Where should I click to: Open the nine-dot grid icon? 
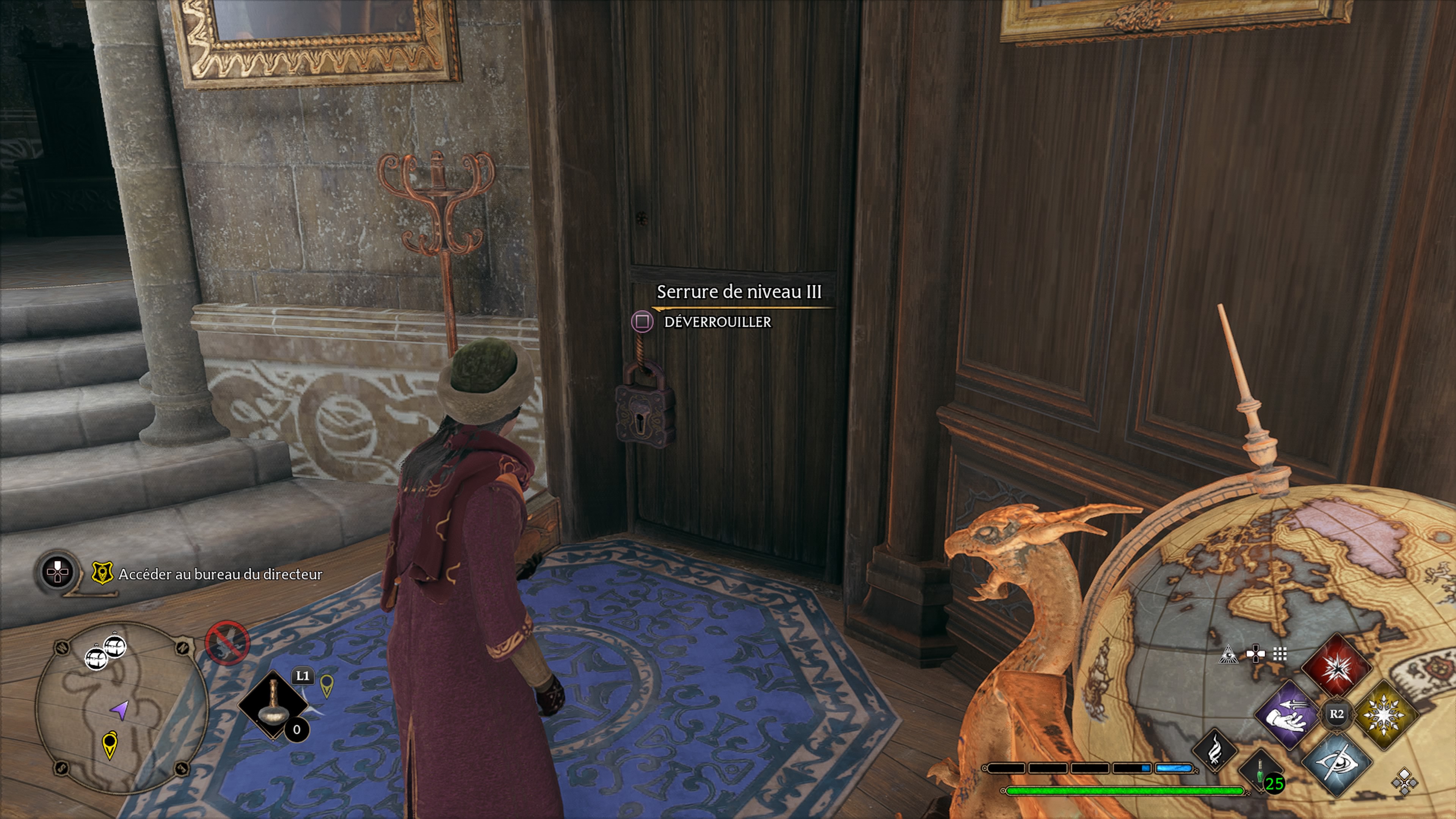(x=1280, y=654)
